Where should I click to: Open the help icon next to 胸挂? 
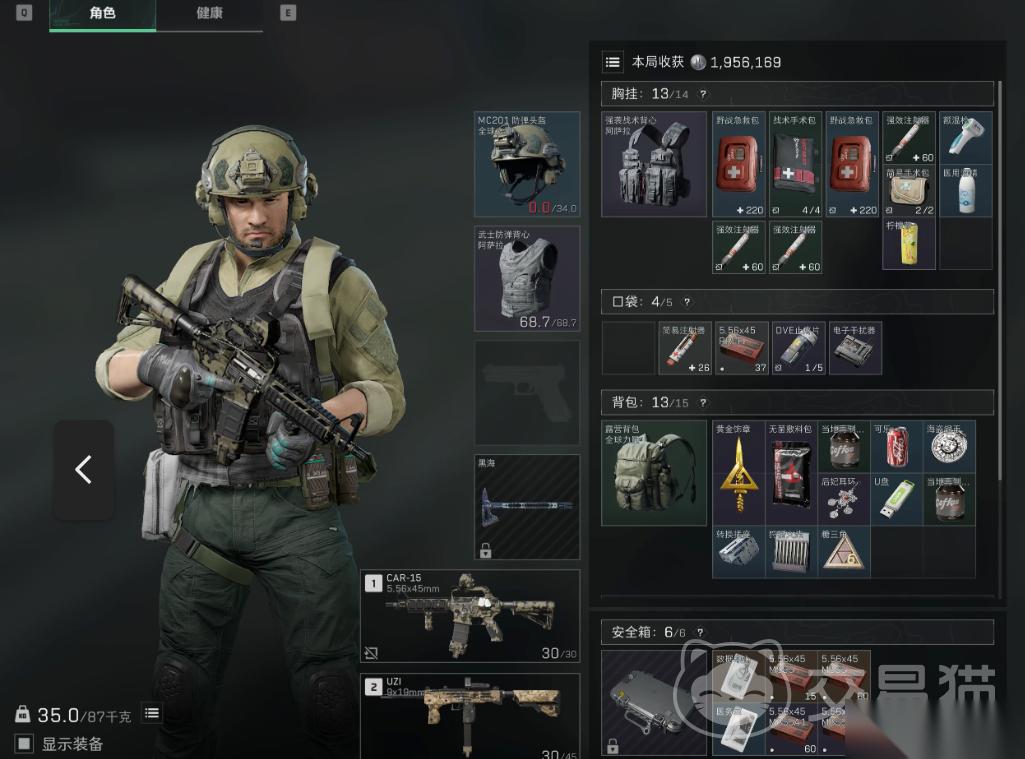[703, 94]
